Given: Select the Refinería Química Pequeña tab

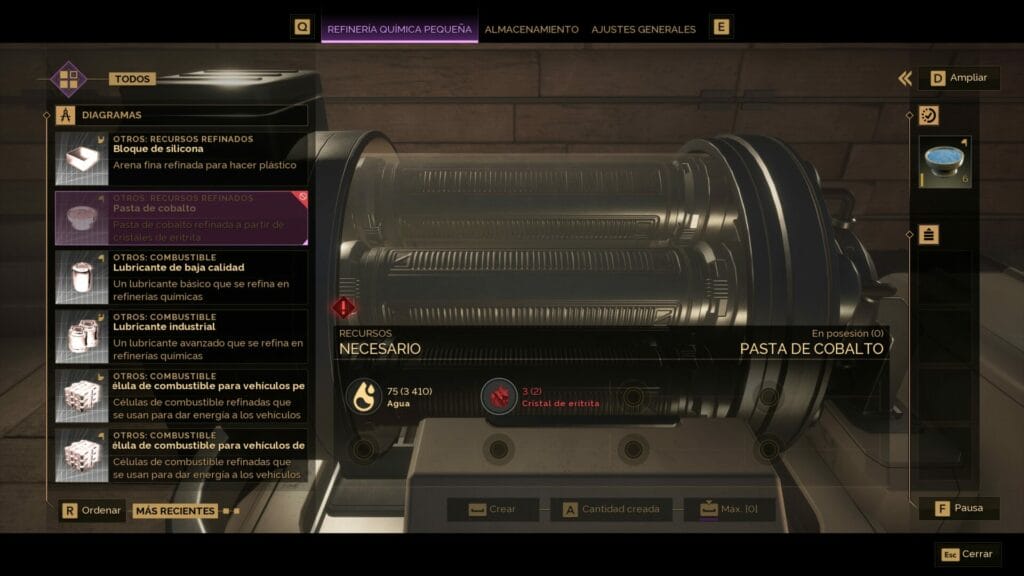Looking at the screenshot, I should pos(398,29).
